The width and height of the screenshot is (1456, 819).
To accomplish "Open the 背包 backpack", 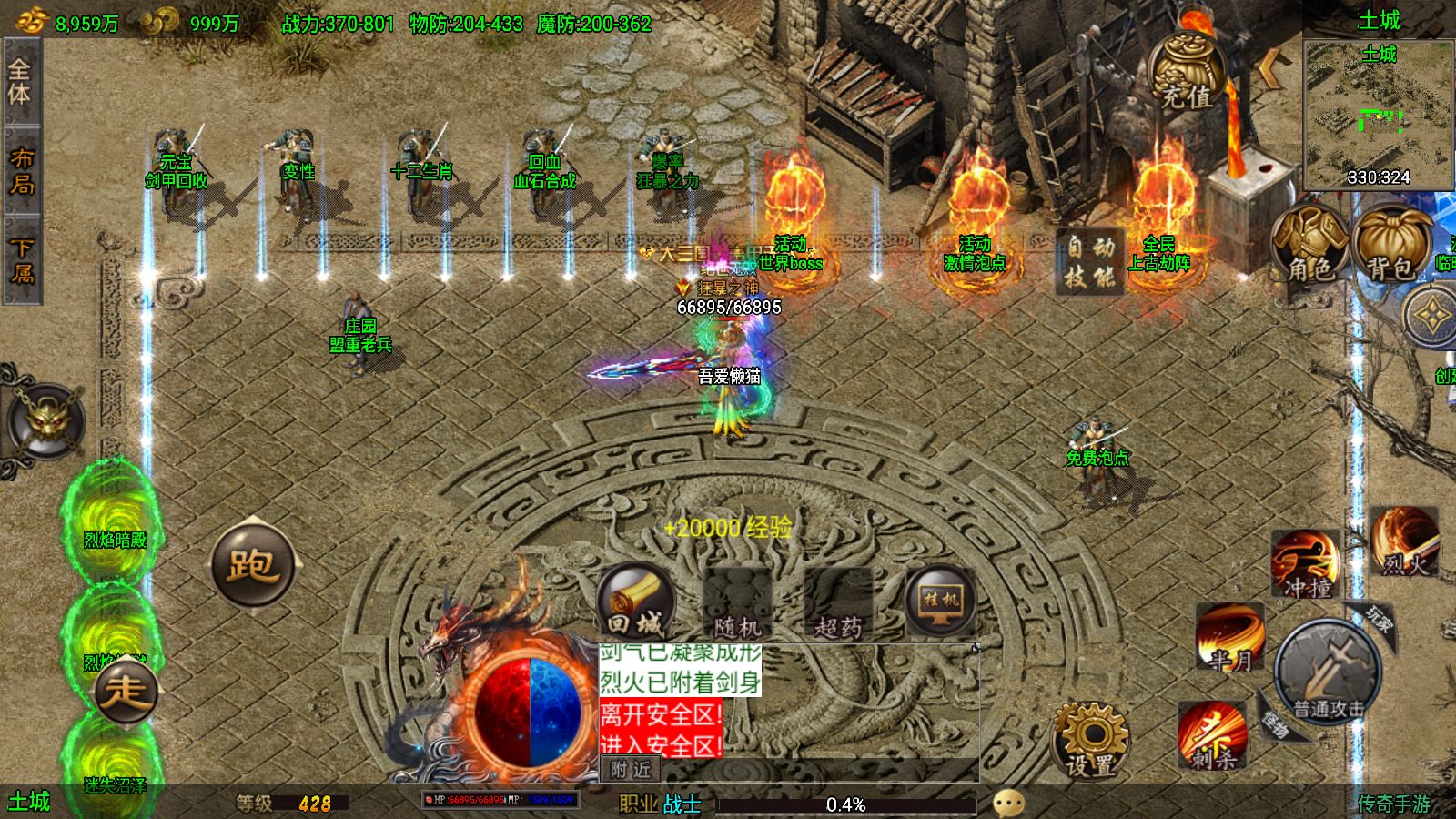I will (x=1390, y=243).
